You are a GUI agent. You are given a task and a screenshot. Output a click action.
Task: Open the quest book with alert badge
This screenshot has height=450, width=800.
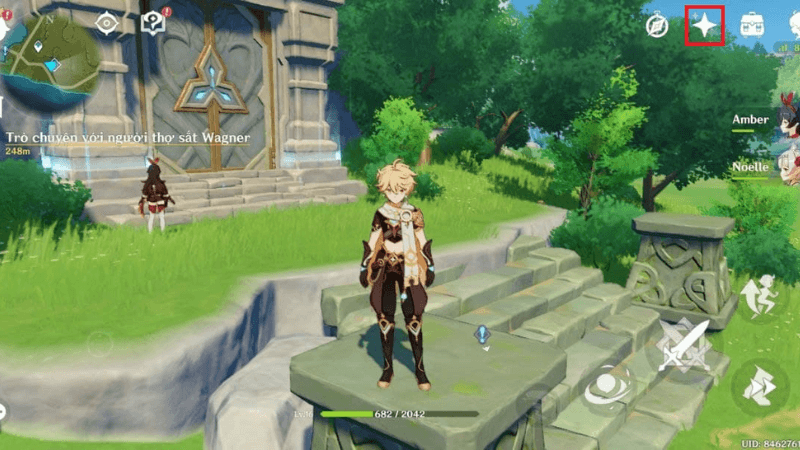[153, 23]
